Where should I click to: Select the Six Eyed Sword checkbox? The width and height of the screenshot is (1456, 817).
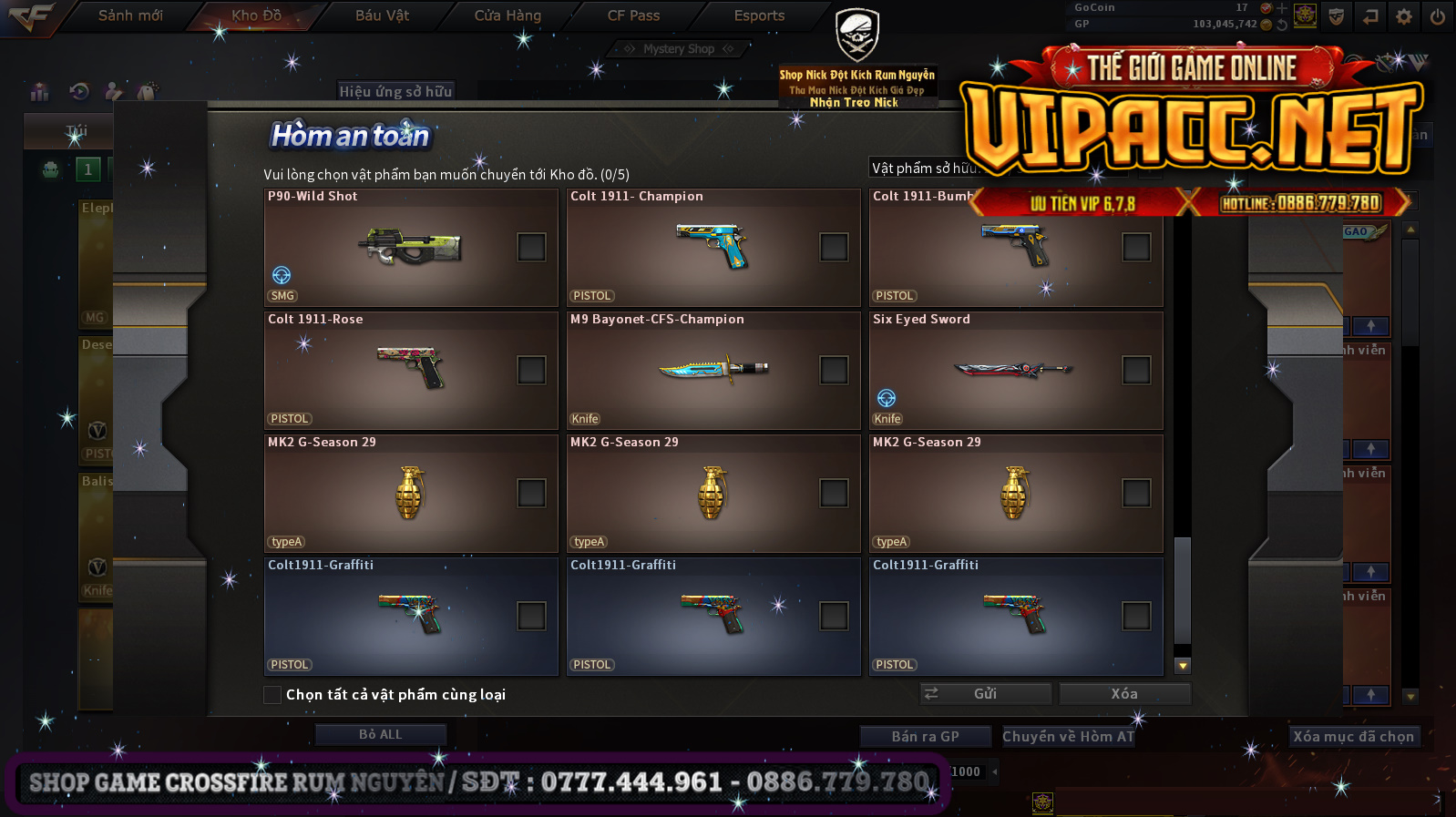1136,370
